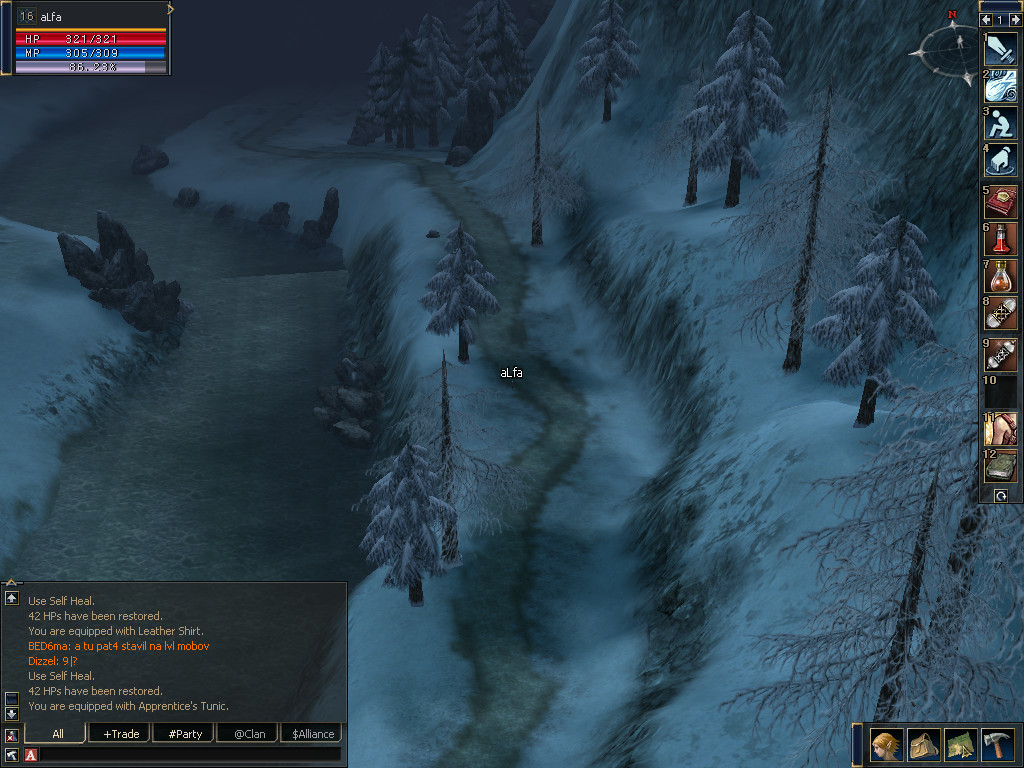This screenshot has width=1024, height=768.
Task: Open the inventory bag icon
Action: point(923,745)
